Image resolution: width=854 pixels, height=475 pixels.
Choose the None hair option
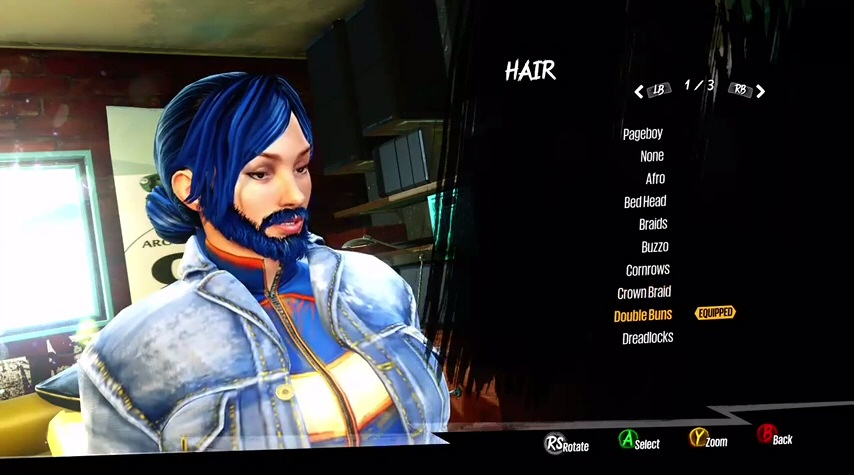pos(652,156)
